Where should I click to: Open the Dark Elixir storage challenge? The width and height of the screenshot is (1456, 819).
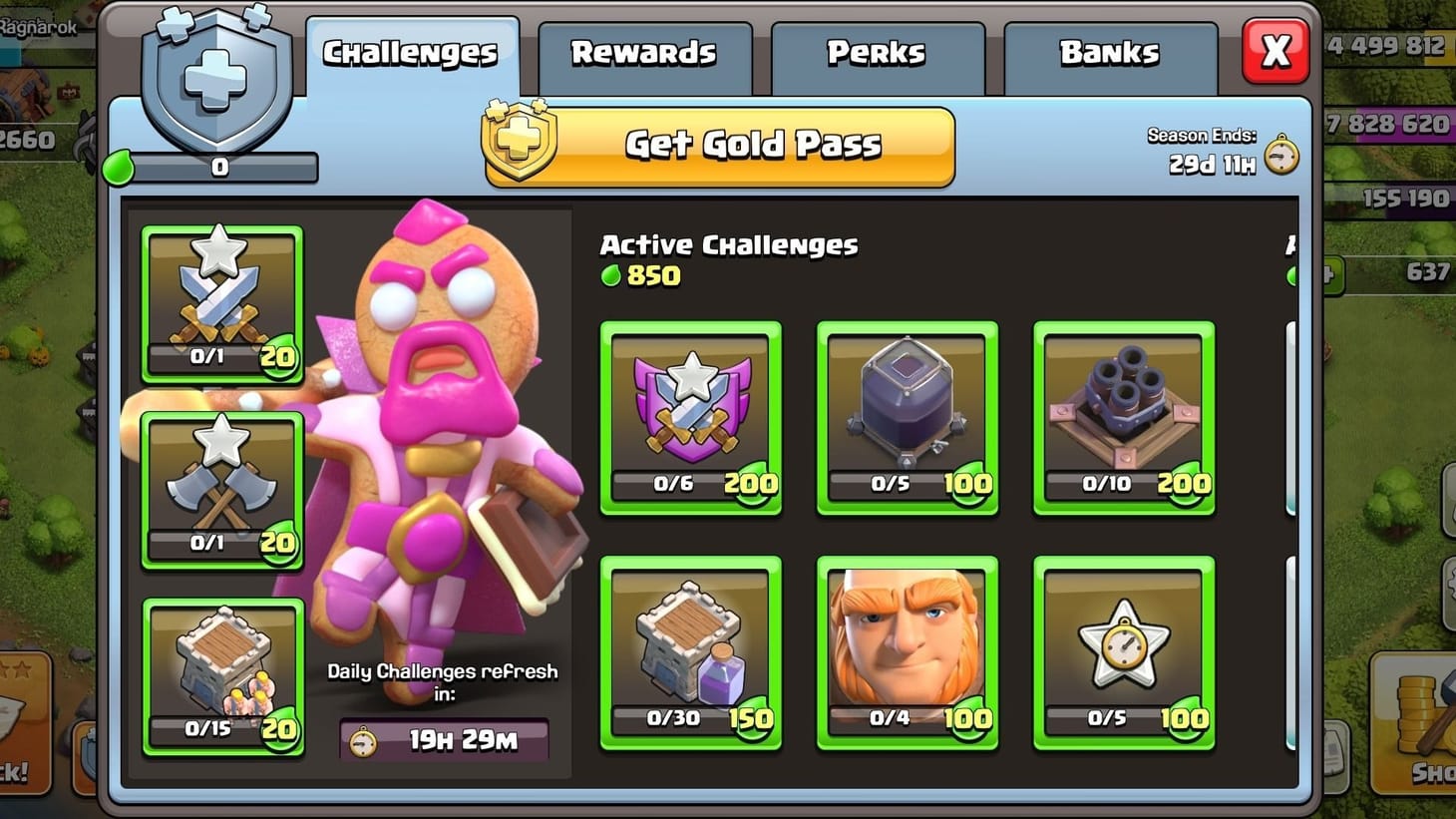point(907,419)
